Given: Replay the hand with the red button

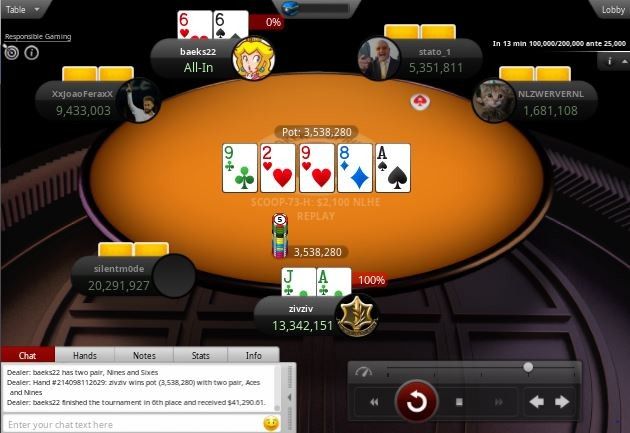Looking at the screenshot, I should pos(415,402).
